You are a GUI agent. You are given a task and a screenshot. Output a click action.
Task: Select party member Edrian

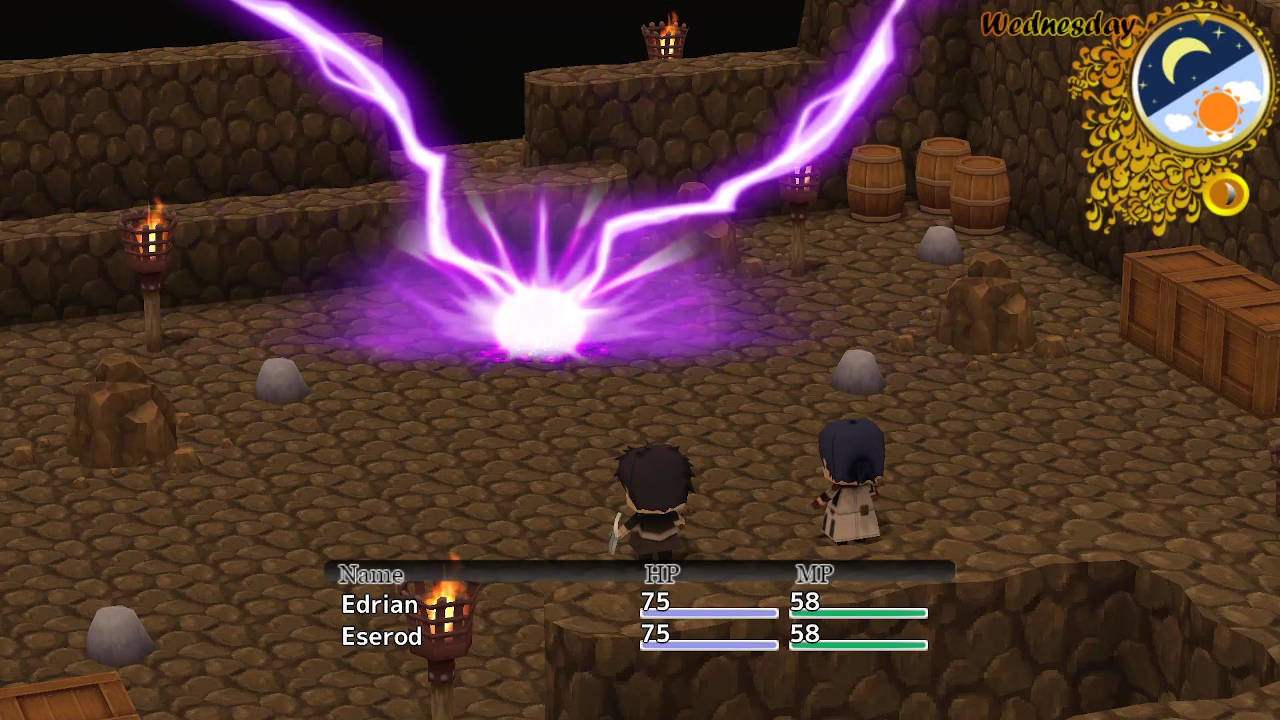point(378,604)
